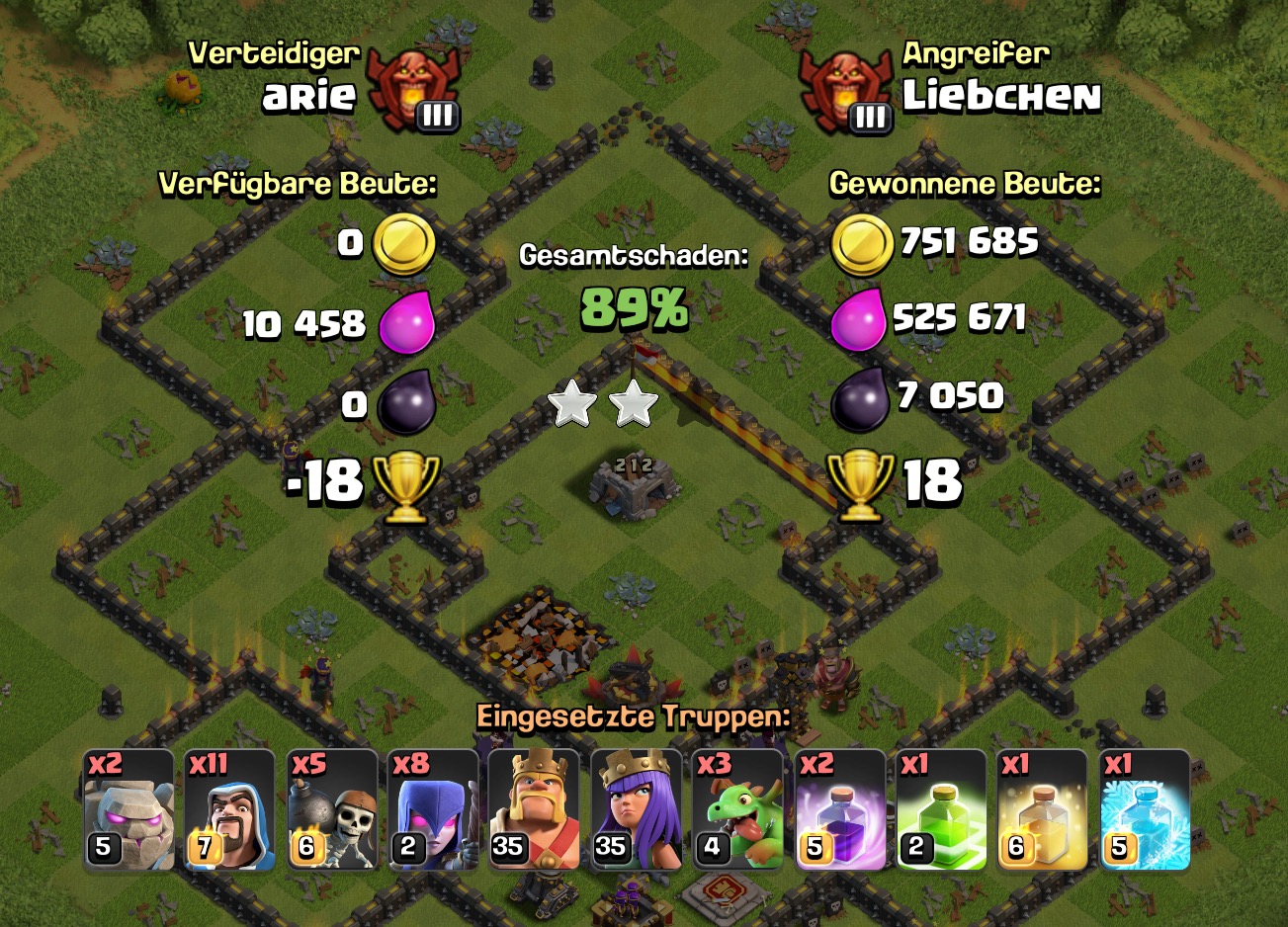Pick the Witch troop card
The height and width of the screenshot is (927, 1288).
click(434, 809)
